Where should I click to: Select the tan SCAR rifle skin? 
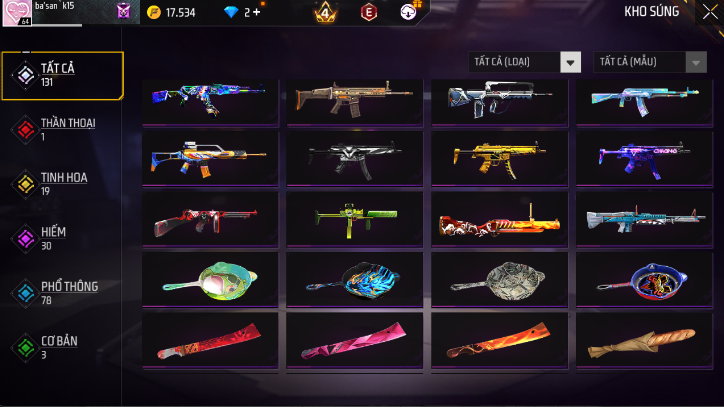pos(355,98)
